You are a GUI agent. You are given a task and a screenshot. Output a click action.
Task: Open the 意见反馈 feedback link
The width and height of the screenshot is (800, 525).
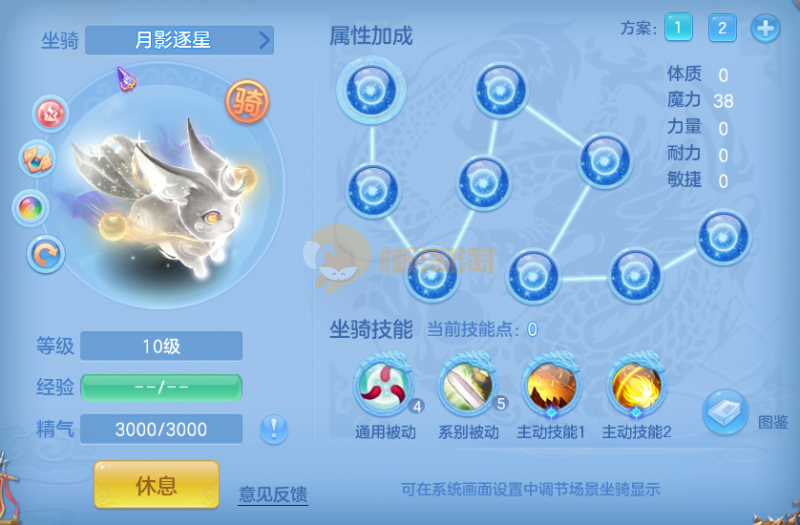(x=272, y=493)
